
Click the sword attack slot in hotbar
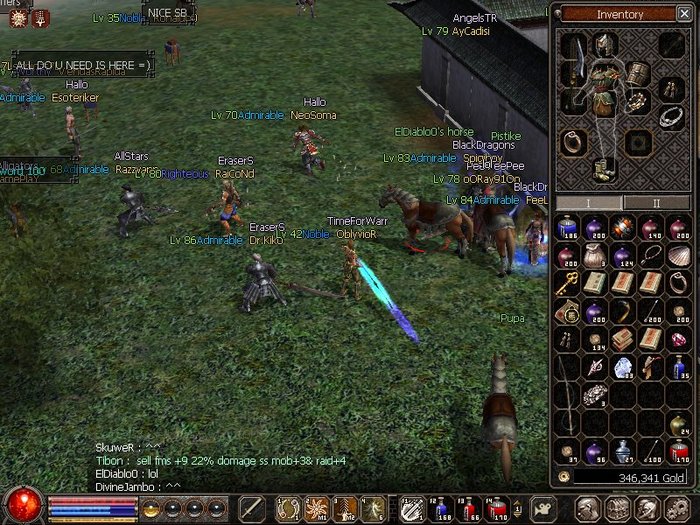pyautogui.click(x=252, y=507)
